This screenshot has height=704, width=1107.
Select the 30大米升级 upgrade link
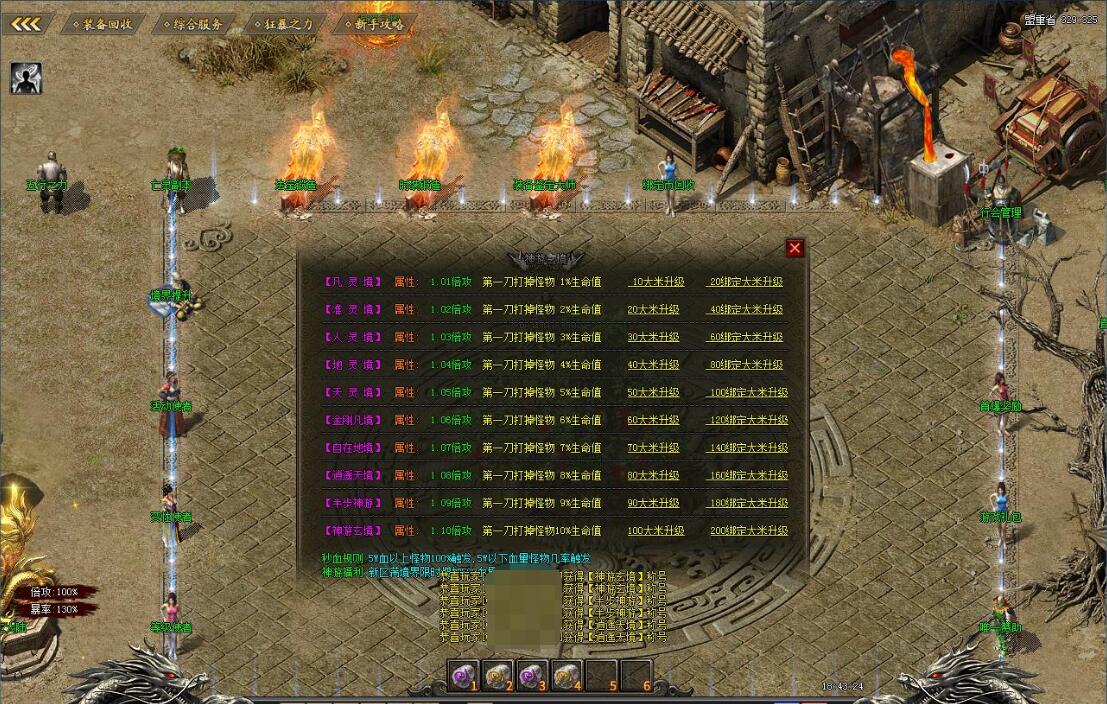pos(653,337)
